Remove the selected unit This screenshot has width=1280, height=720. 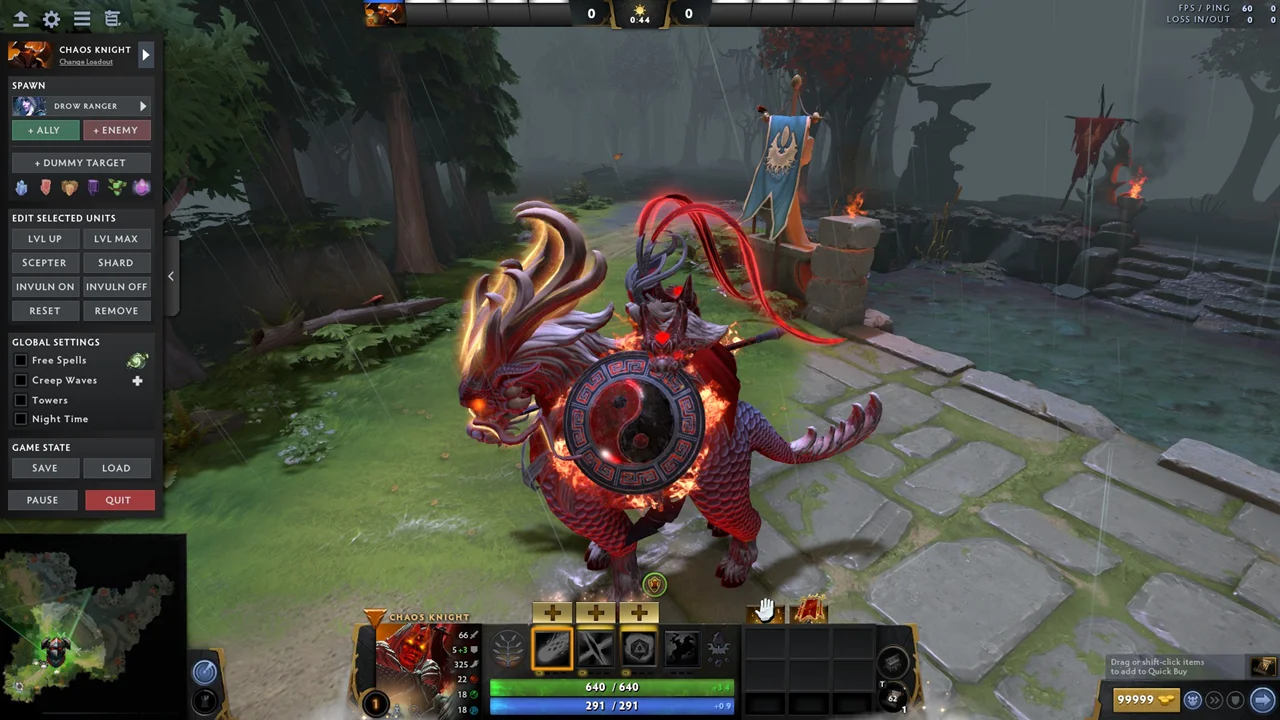[x=116, y=311]
